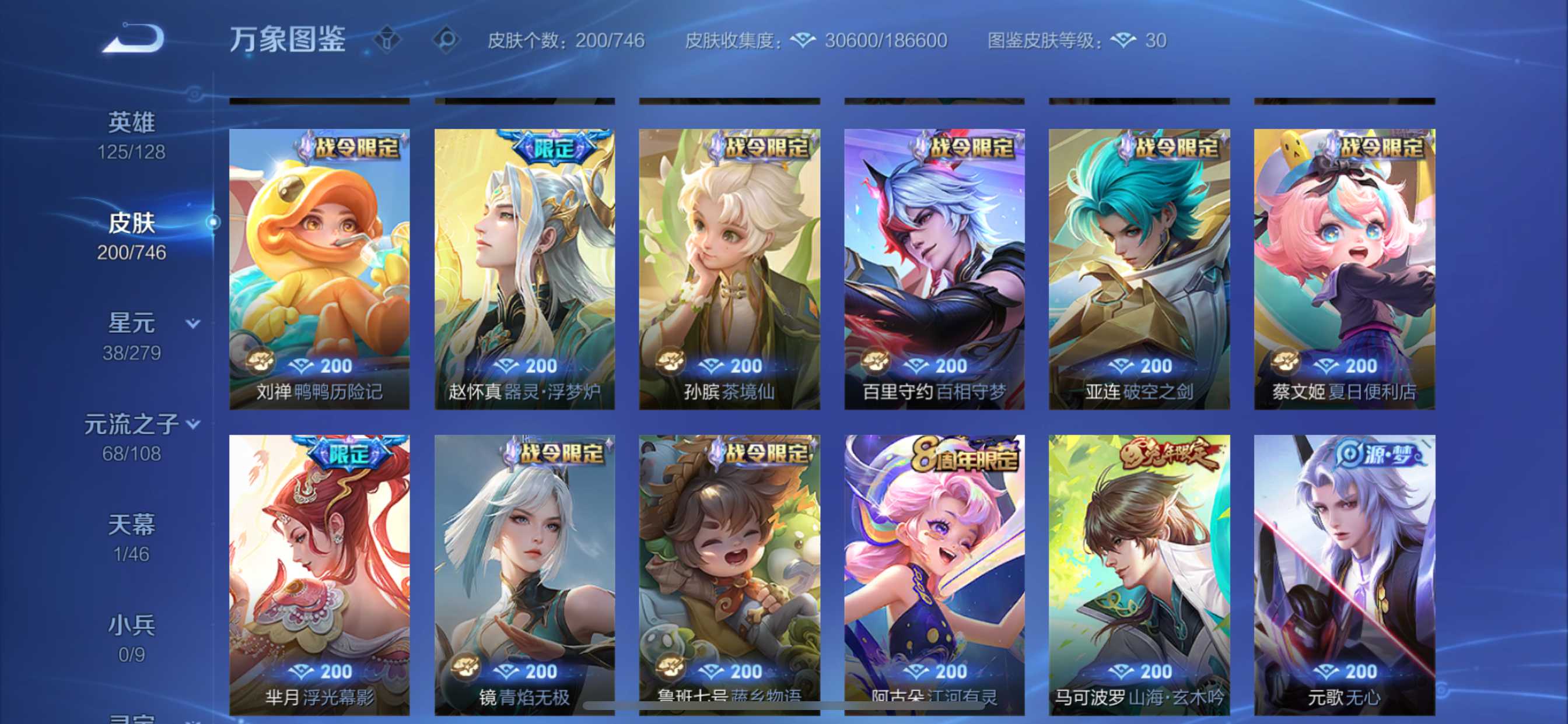Click the gem icon next to 图鉴皮肤等级
The height and width of the screenshot is (724, 1568).
(1123, 40)
